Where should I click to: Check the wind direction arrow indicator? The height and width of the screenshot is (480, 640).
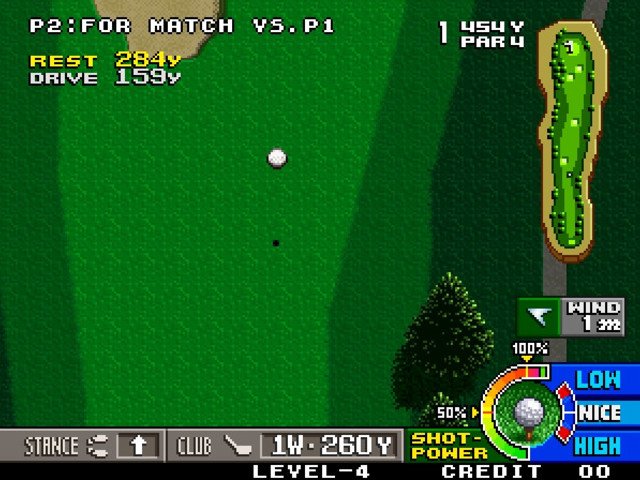[x=540, y=317]
